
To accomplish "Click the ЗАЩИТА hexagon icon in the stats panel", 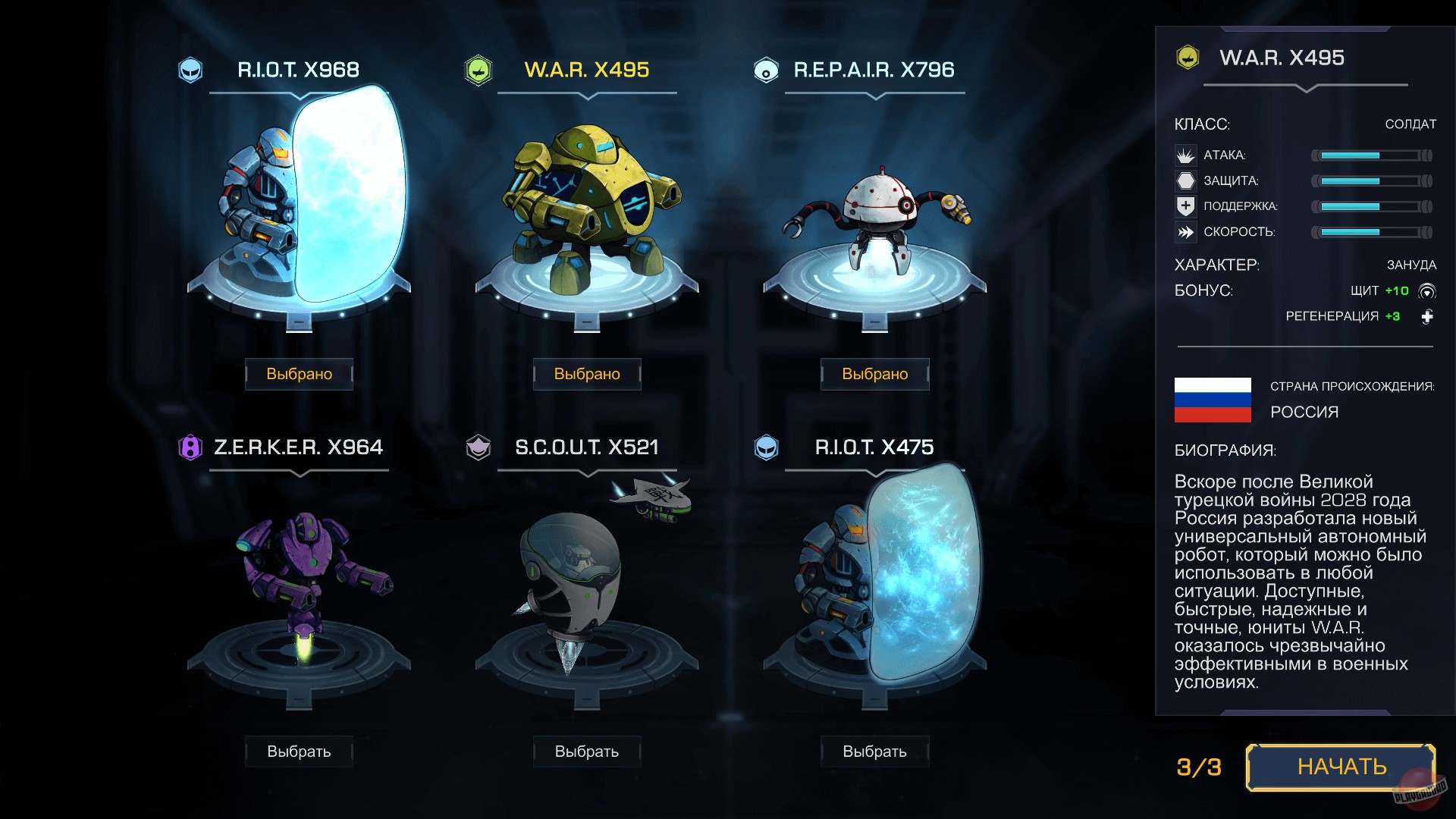I will (1185, 180).
